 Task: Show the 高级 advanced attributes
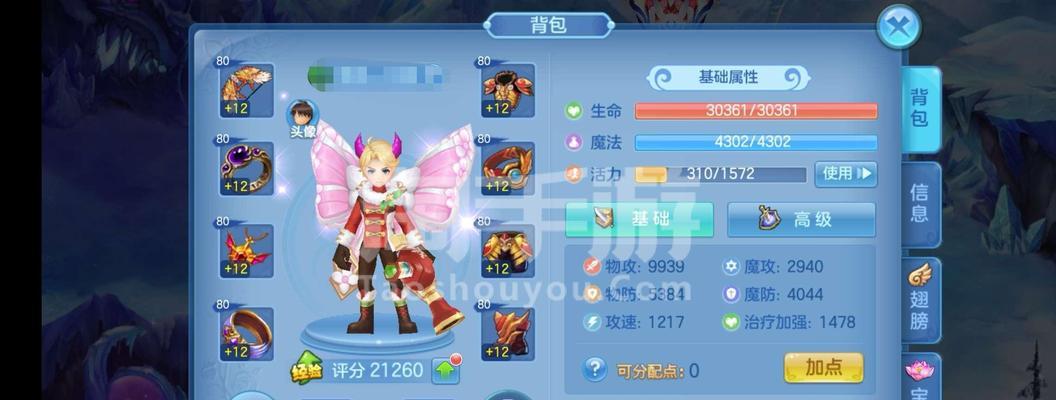[x=800, y=219]
